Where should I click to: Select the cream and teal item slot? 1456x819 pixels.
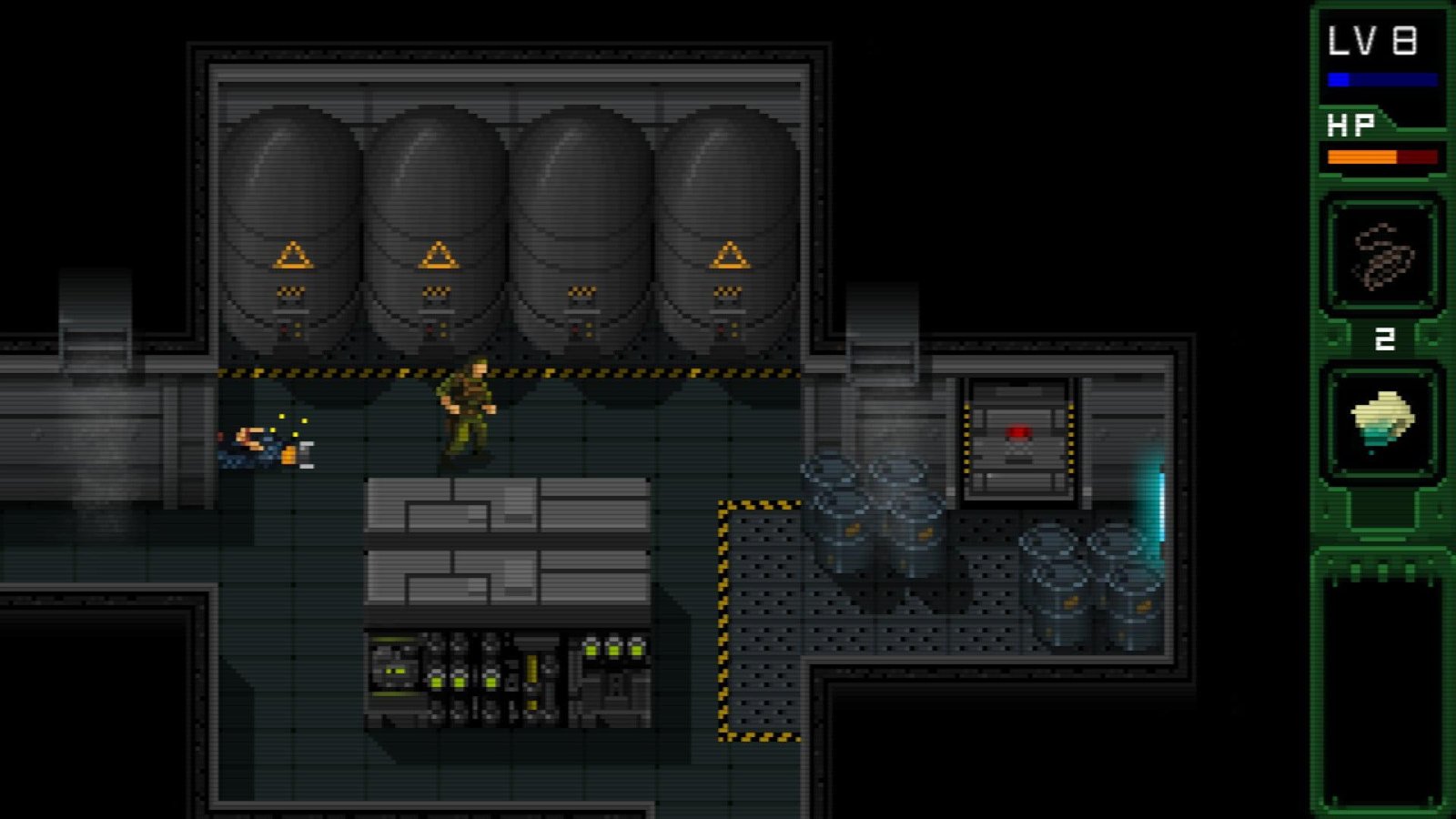coord(1382,421)
